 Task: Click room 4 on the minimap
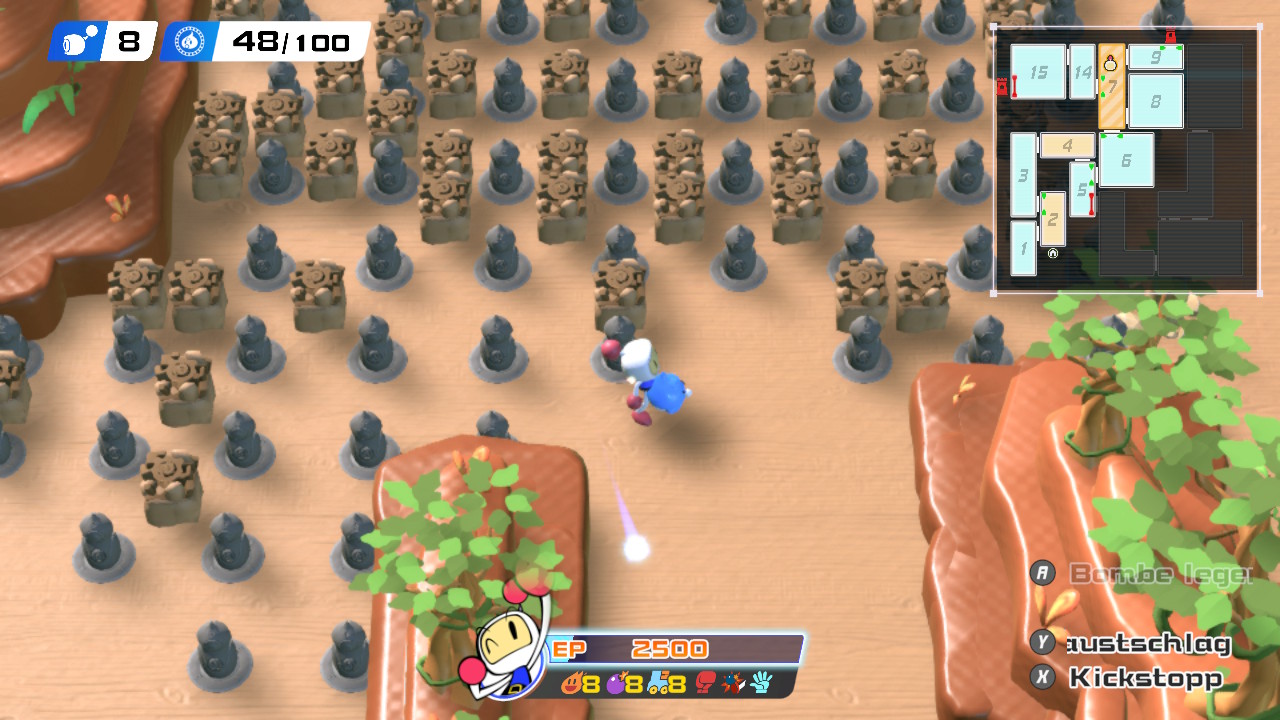pyautogui.click(x=1067, y=145)
